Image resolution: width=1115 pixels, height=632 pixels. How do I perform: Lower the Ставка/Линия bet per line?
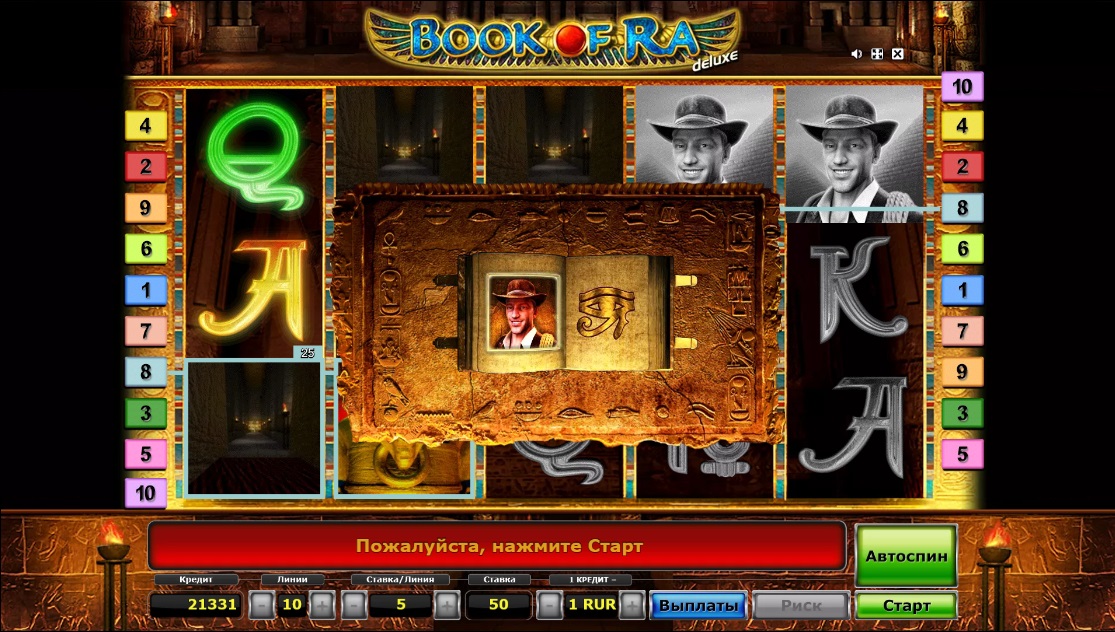pos(354,605)
